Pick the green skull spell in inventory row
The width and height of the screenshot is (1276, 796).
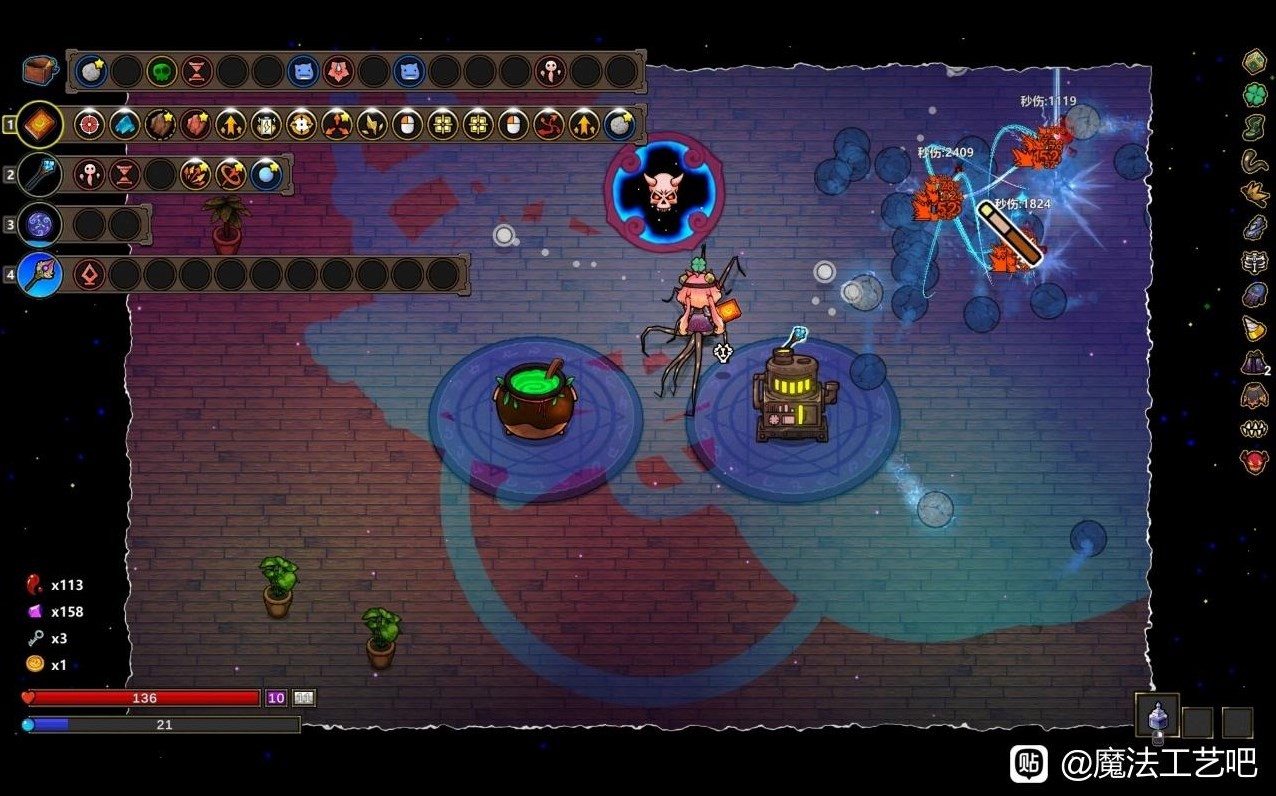tap(161, 71)
